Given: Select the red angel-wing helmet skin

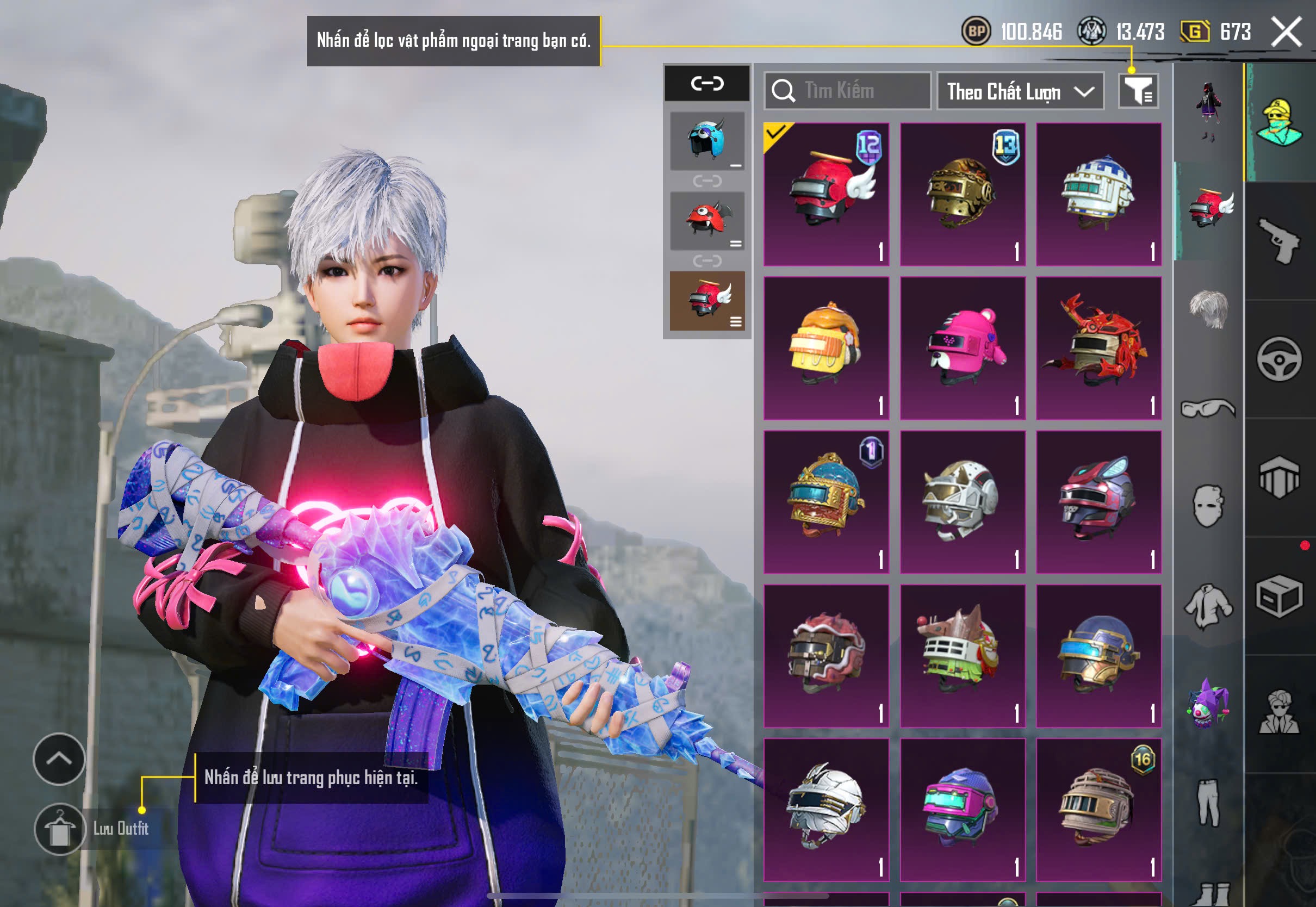Looking at the screenshot, I should [826, 194].
